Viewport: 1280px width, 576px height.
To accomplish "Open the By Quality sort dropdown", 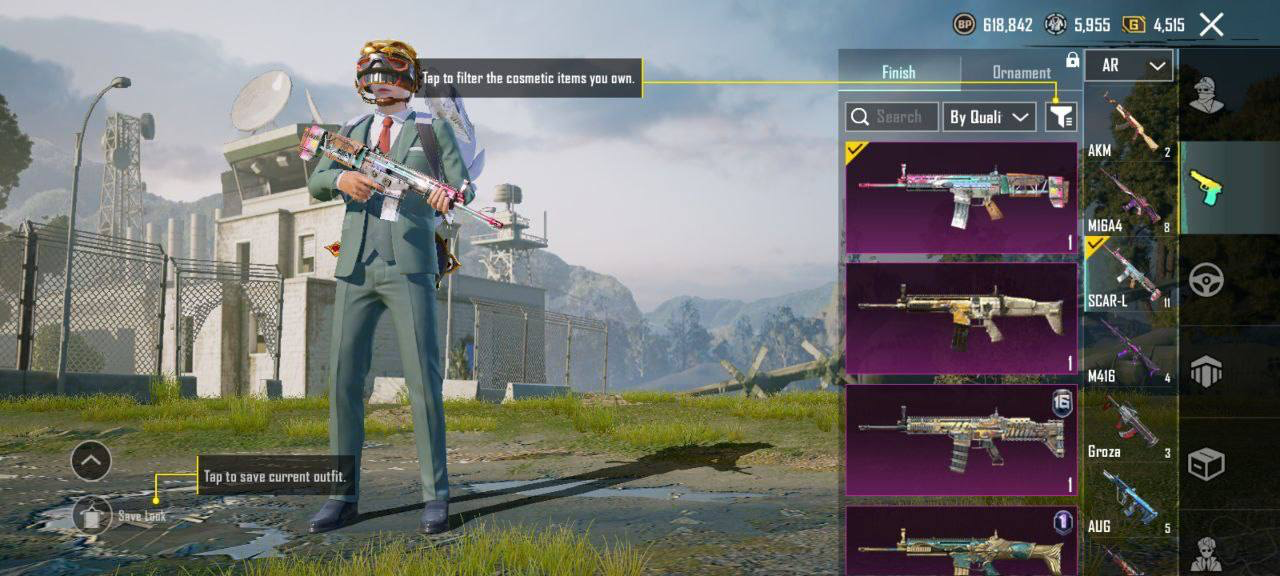I will point(989,117).
